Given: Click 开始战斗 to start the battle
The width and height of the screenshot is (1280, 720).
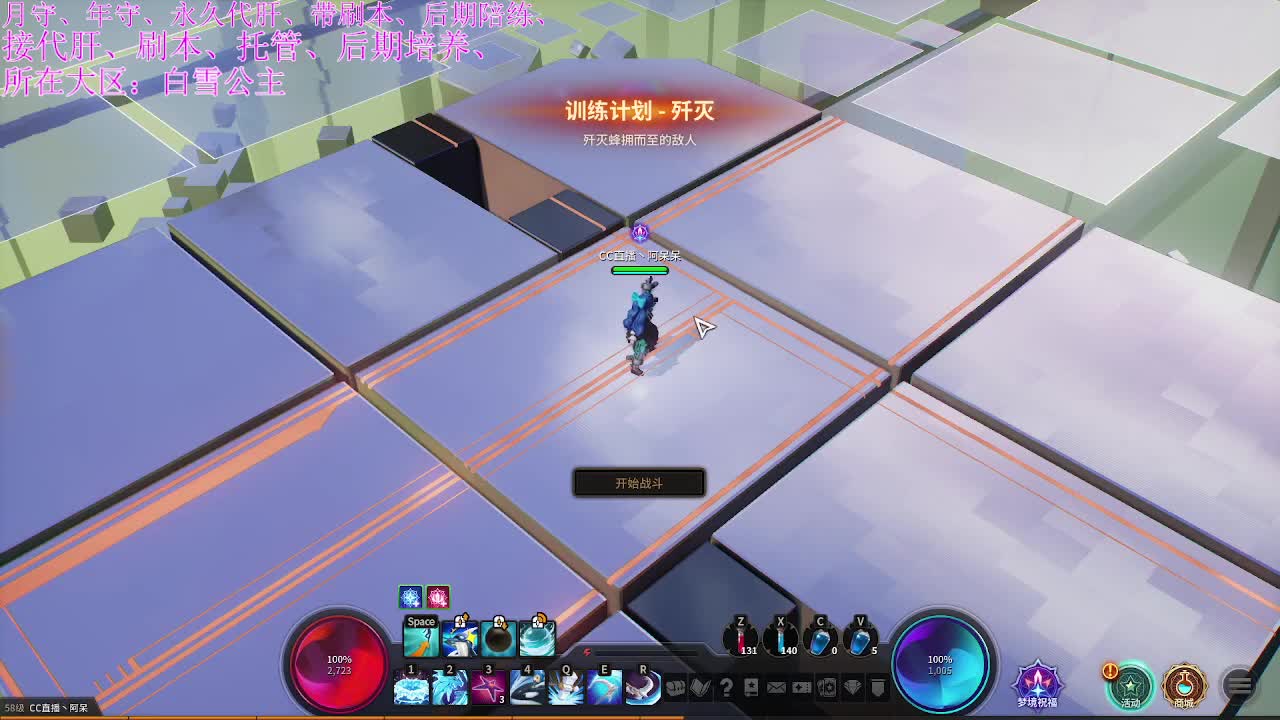Looking at the screenshot, I should pos(637,482).
